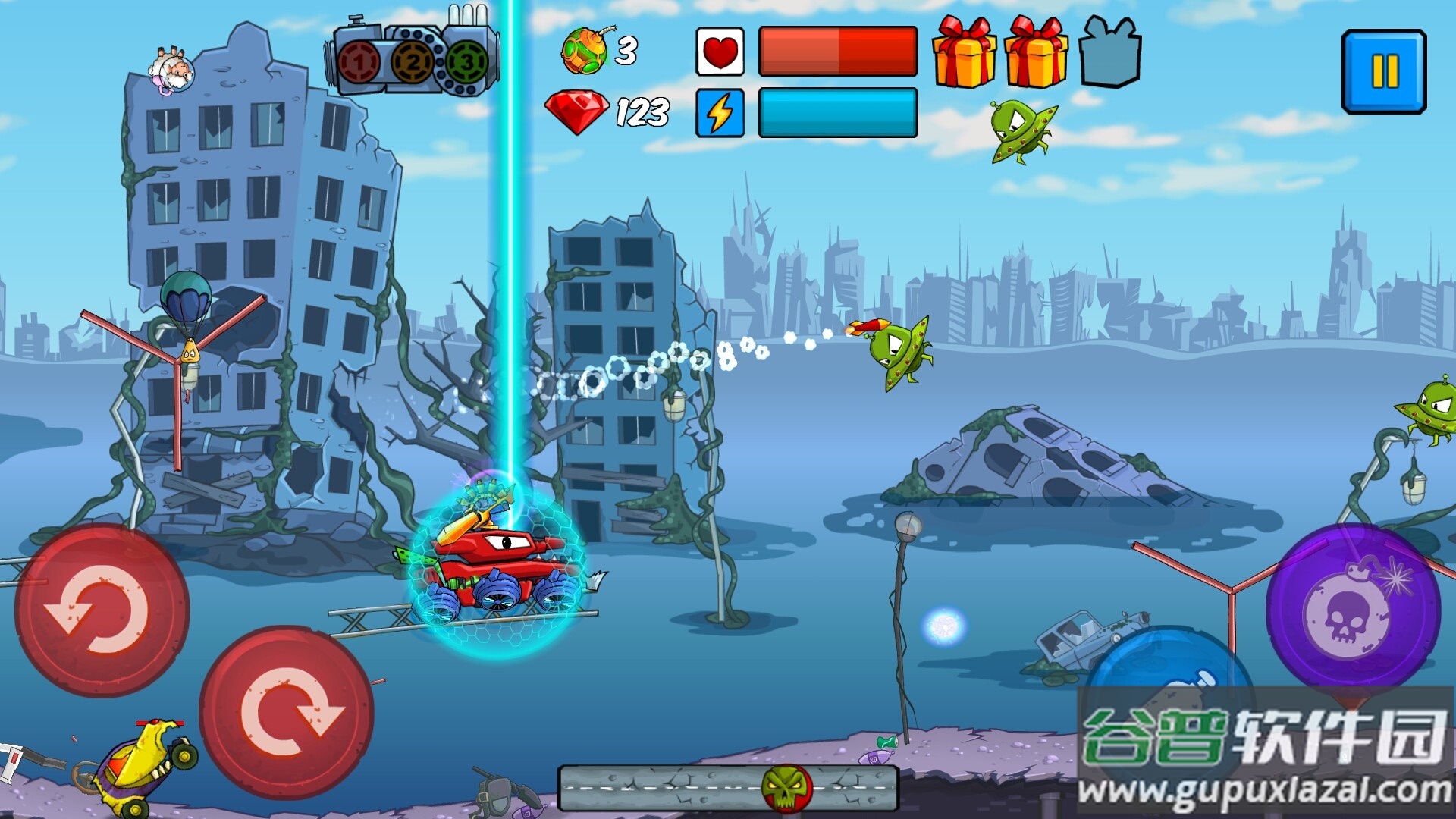Image resolution: width=1456 pixels, height=819 pixels.
Task: Fire the purple skull bomb button
Action: [x=1353, y=610]
